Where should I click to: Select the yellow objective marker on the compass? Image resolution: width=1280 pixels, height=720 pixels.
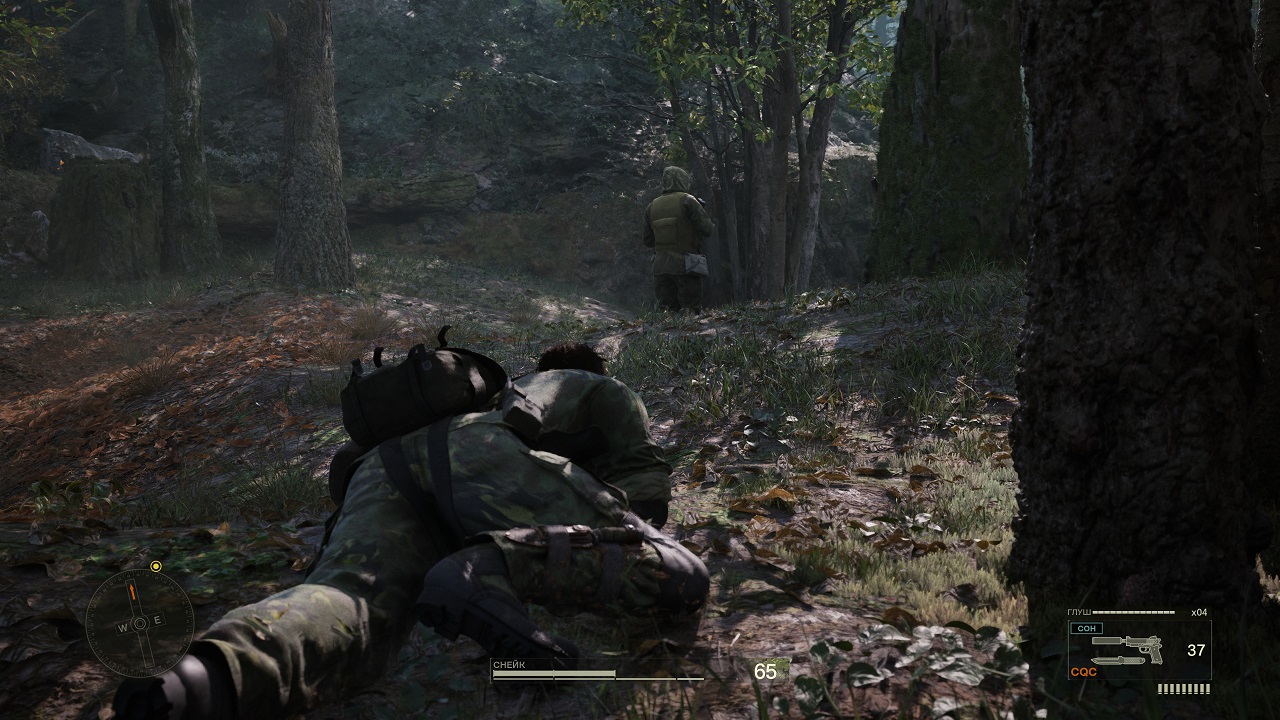point(155,566)
